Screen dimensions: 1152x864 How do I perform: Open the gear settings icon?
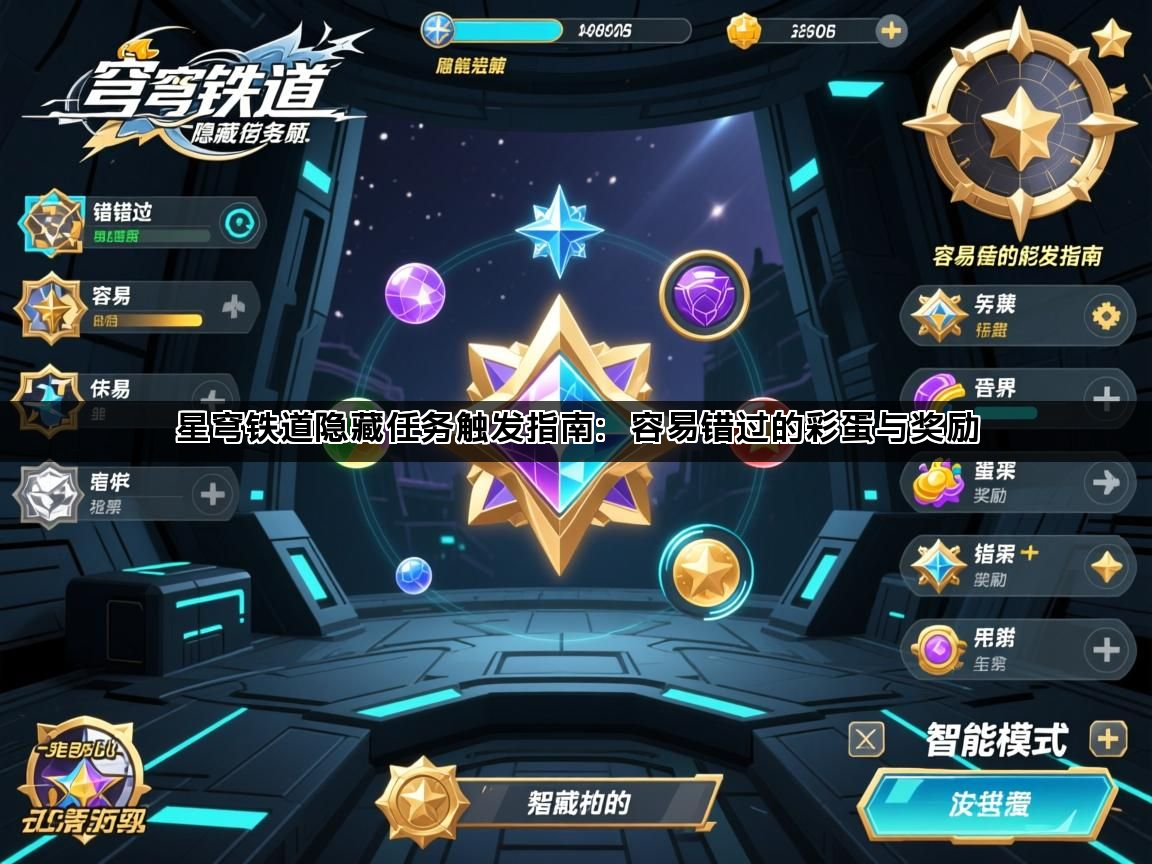1106,317
